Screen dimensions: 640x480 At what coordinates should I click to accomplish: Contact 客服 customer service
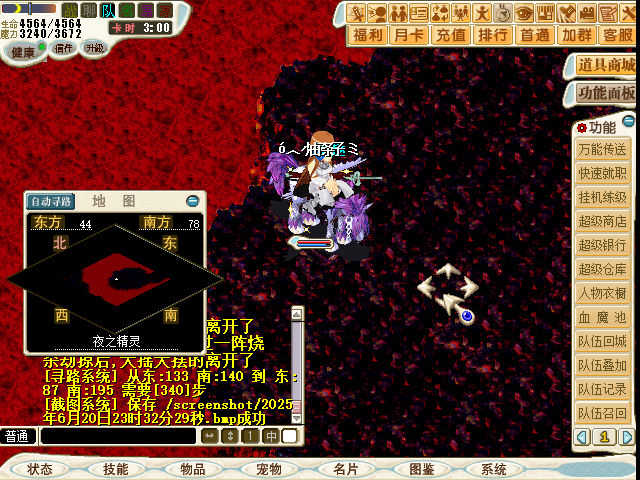[617, 35]
